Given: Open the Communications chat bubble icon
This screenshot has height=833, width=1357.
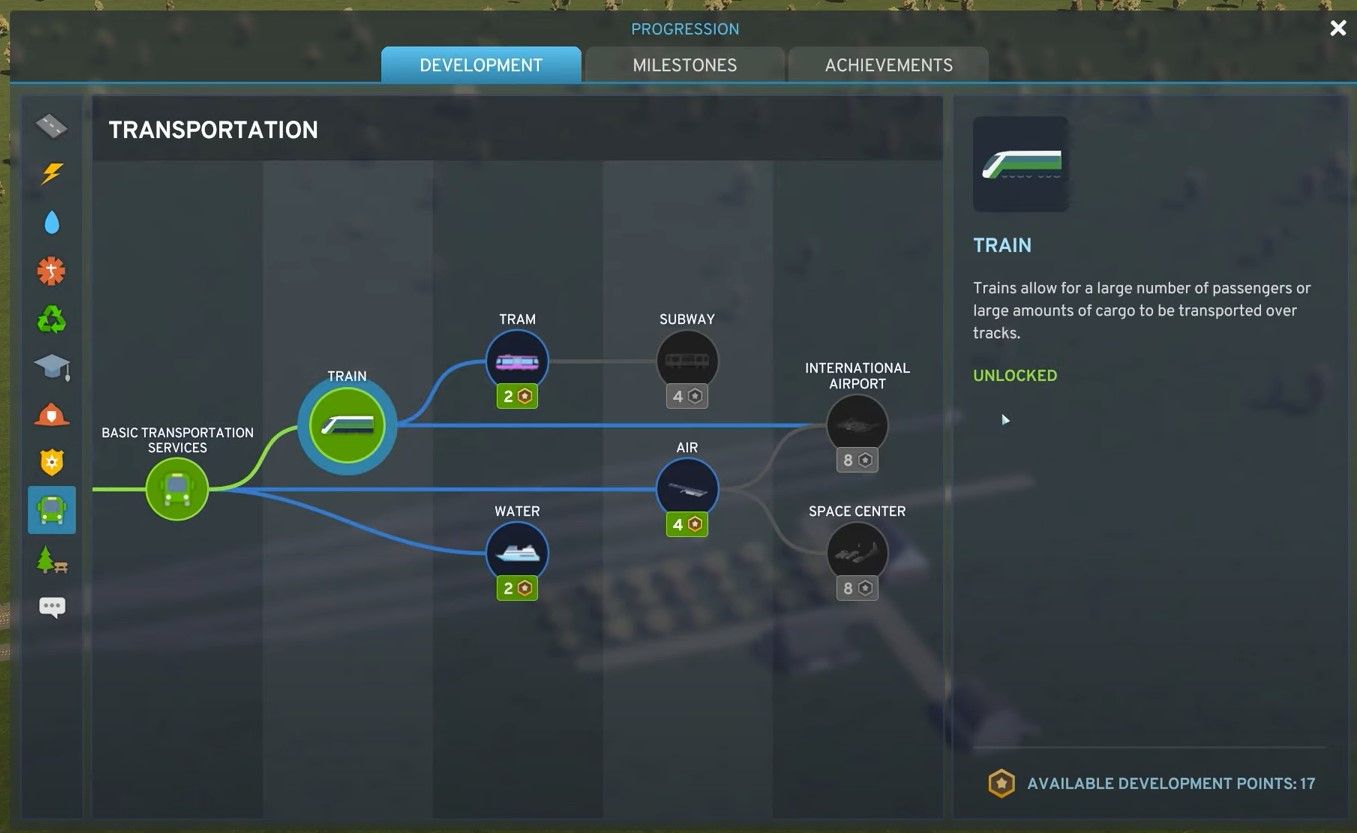Looking at the screenshot, I should pos(51,606).
